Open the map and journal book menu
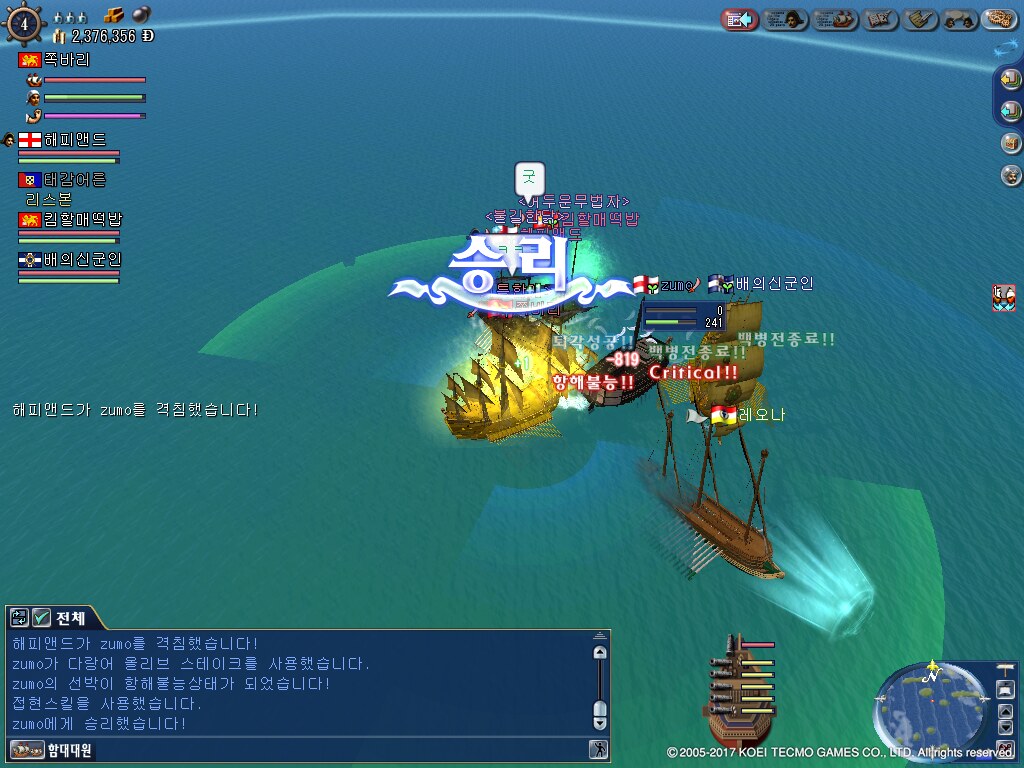The width and height of the screenshot is (1024, 768). (880, 19)
